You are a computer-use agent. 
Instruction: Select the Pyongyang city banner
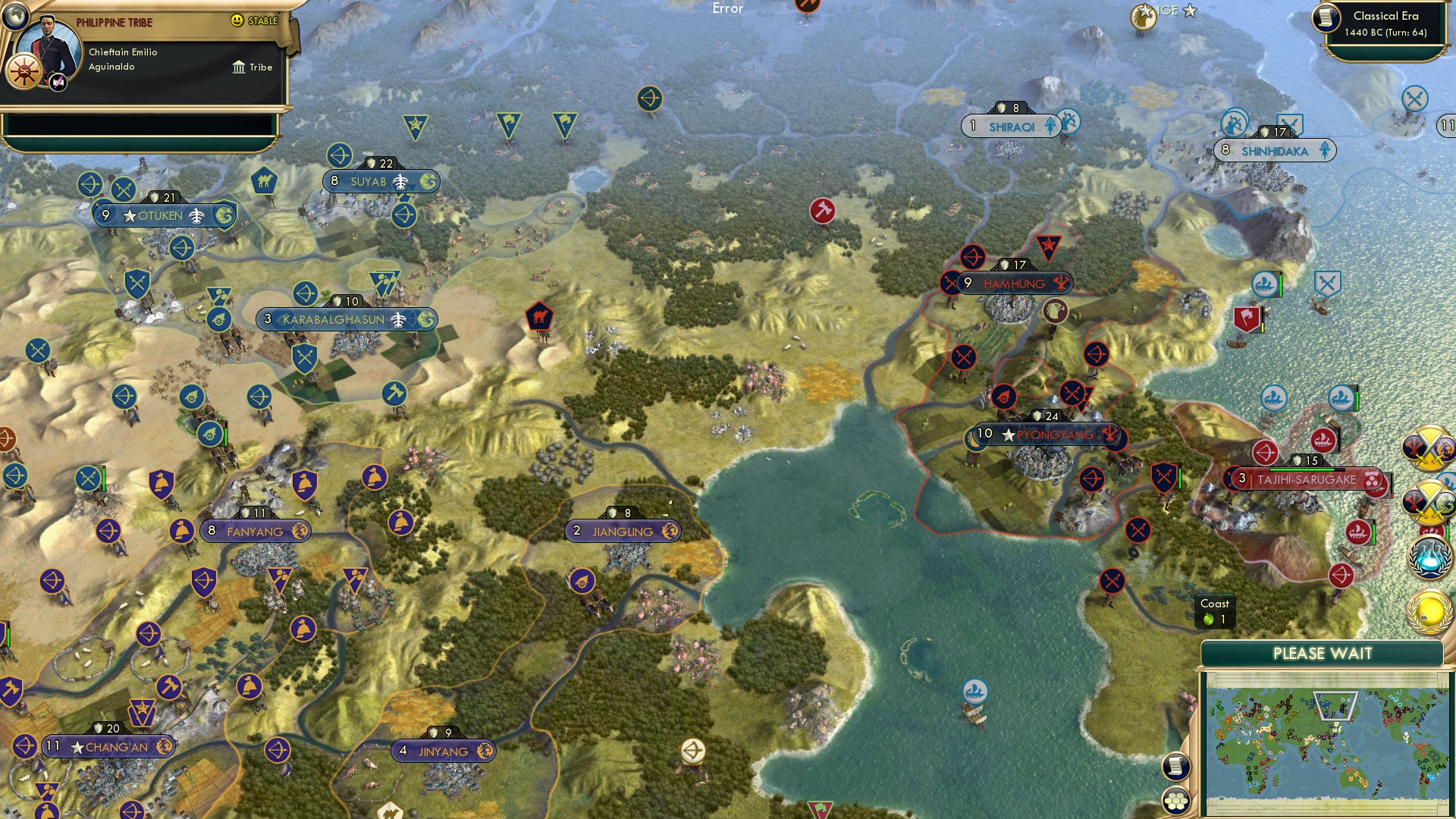(1054, 435)
